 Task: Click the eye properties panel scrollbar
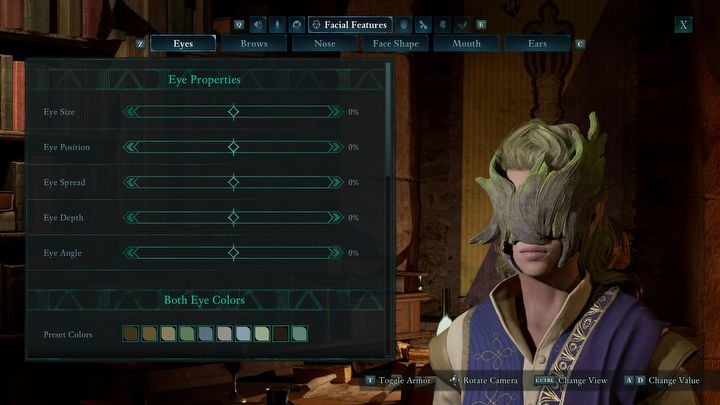click(389, 120)
